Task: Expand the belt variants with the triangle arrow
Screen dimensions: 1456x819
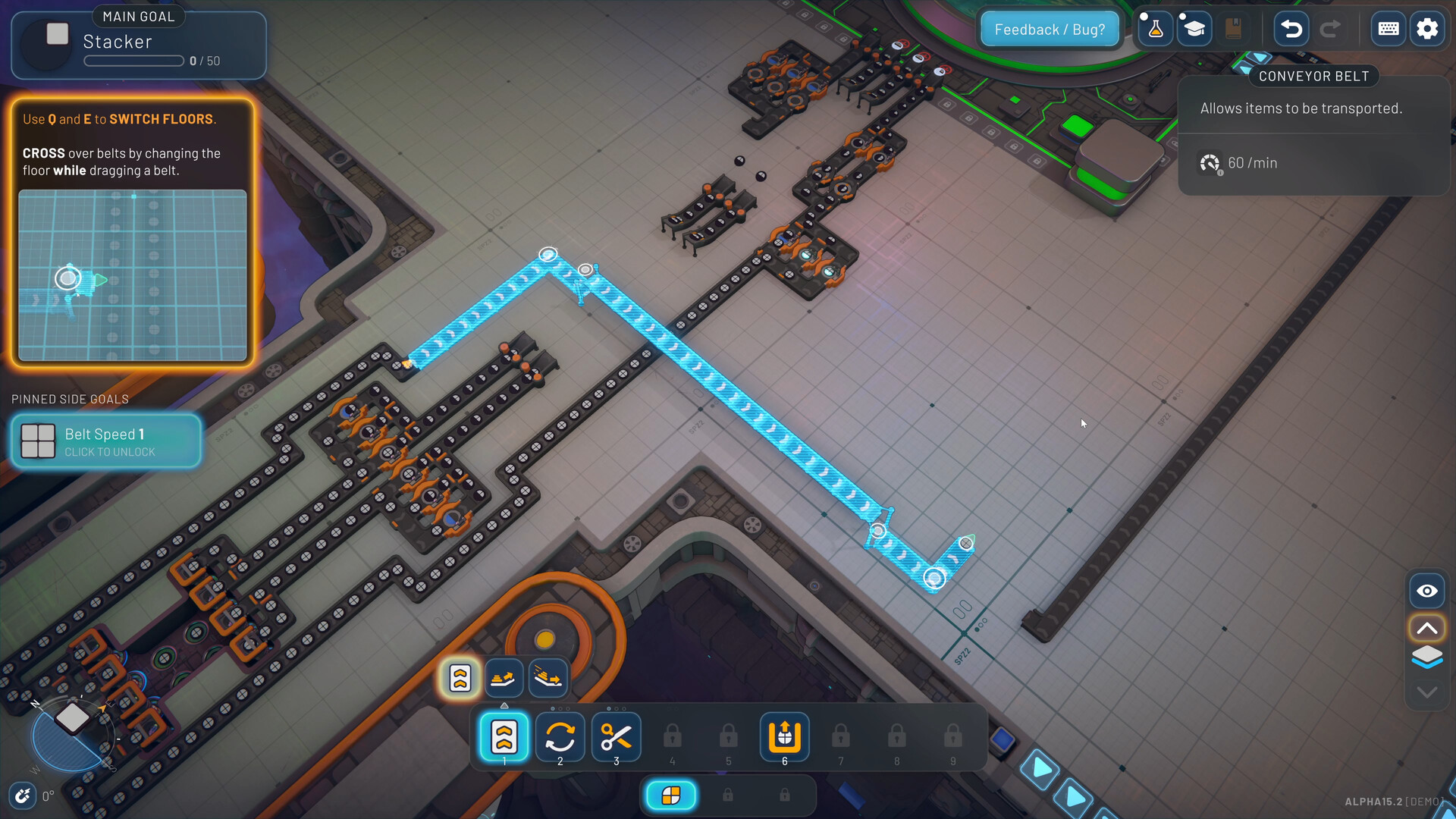Action: [504, 704]
